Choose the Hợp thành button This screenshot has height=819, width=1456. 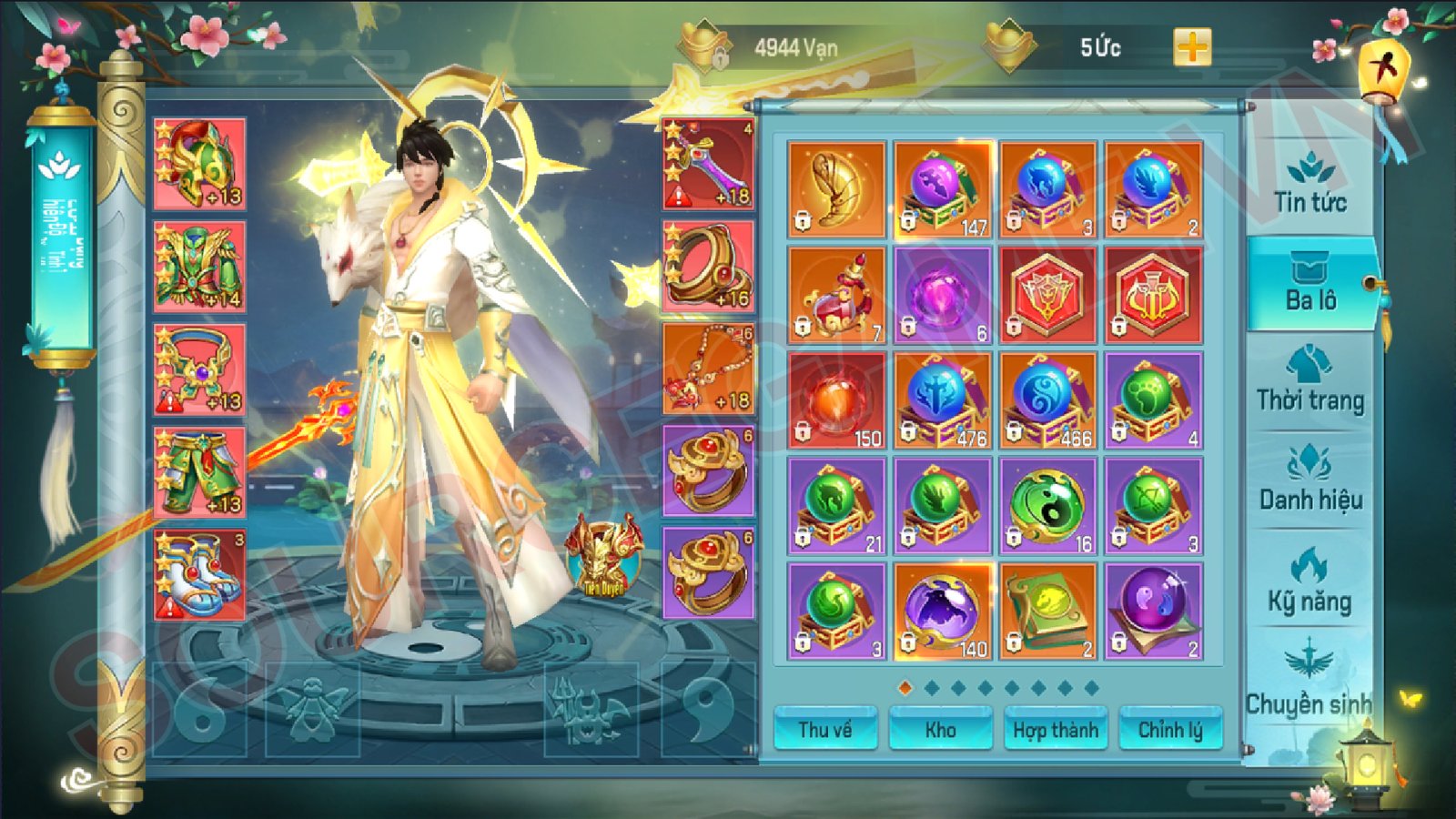tap(1056, 730)
